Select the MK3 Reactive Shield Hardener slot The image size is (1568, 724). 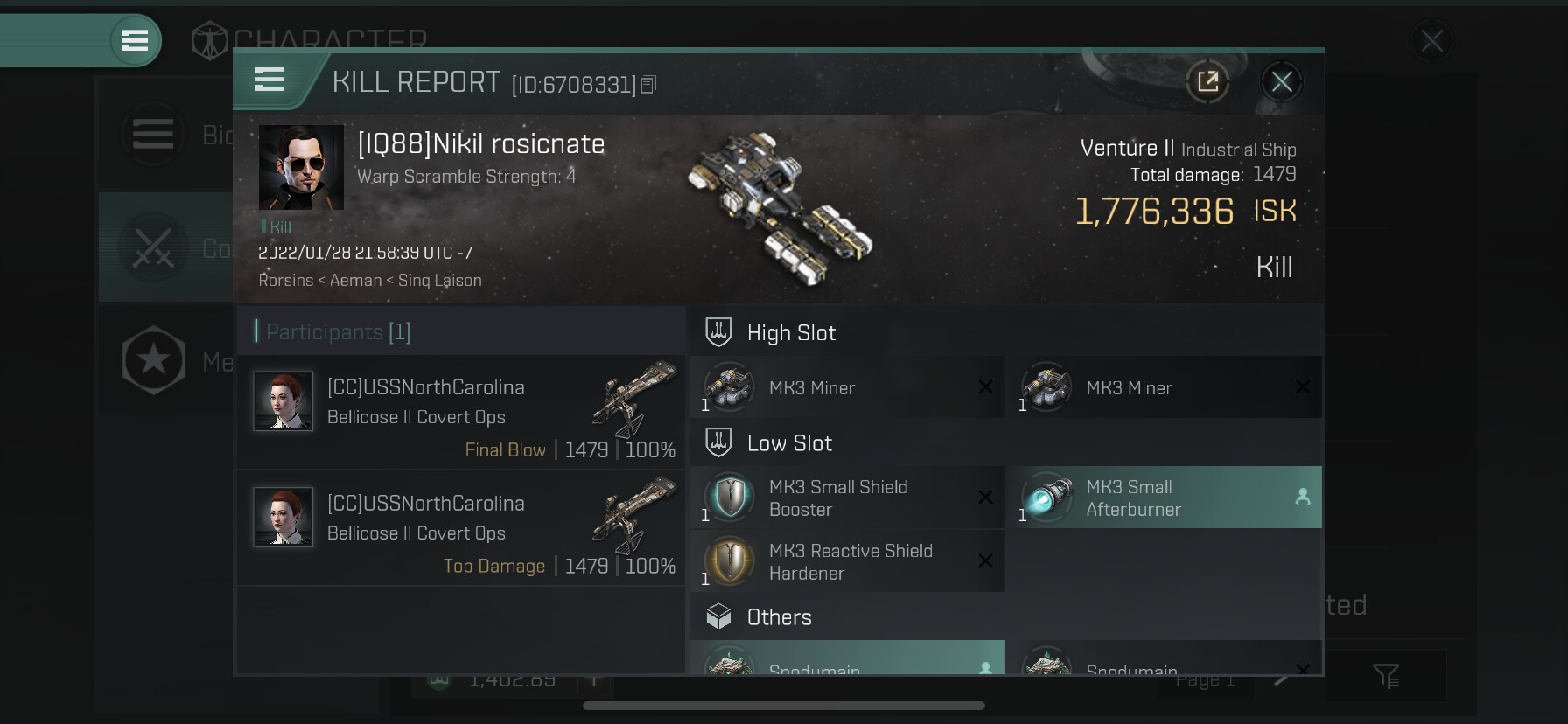847,561
